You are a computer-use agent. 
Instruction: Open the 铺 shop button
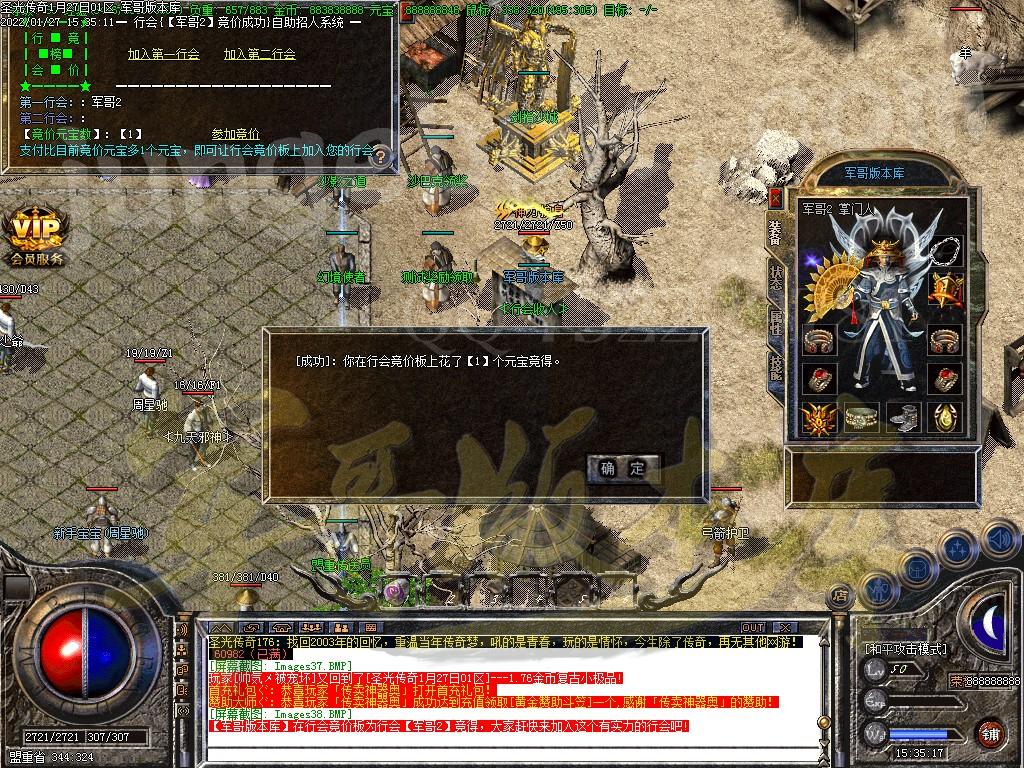990,734
